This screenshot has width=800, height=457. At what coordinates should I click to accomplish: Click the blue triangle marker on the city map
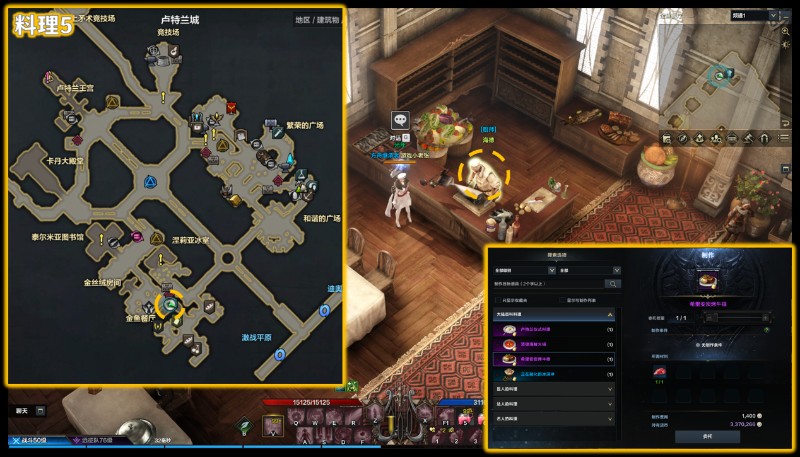point(149,183)
